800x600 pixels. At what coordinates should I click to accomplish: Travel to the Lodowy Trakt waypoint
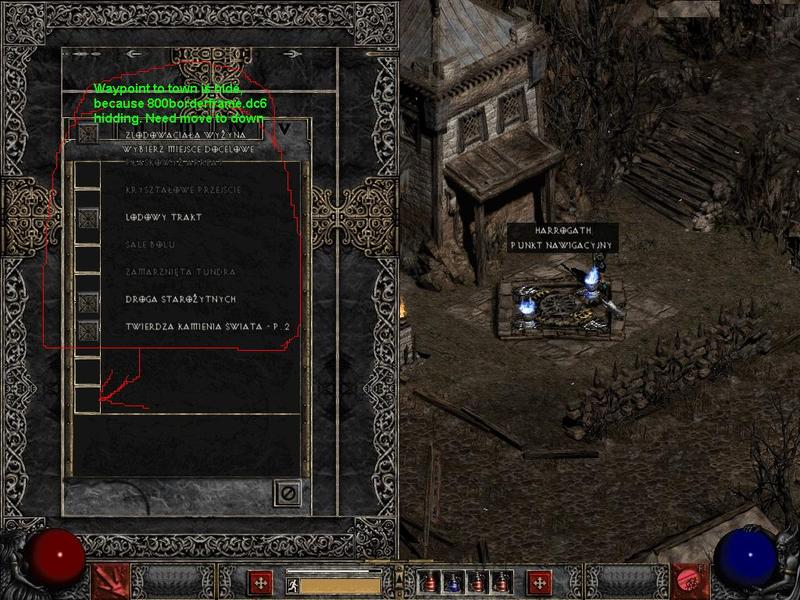(163, 217)
